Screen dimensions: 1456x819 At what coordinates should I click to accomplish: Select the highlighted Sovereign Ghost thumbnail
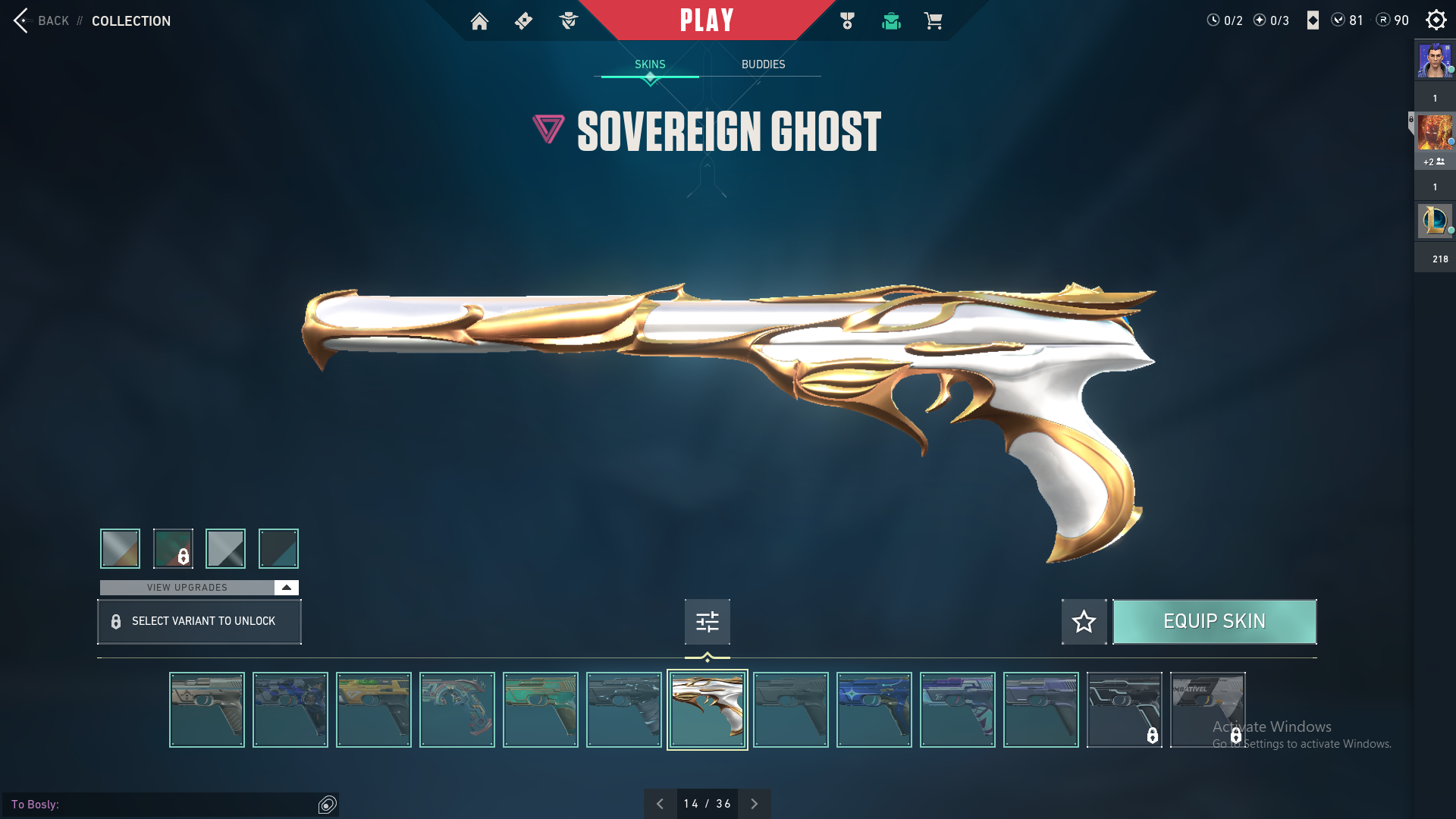tap(707, 710)
